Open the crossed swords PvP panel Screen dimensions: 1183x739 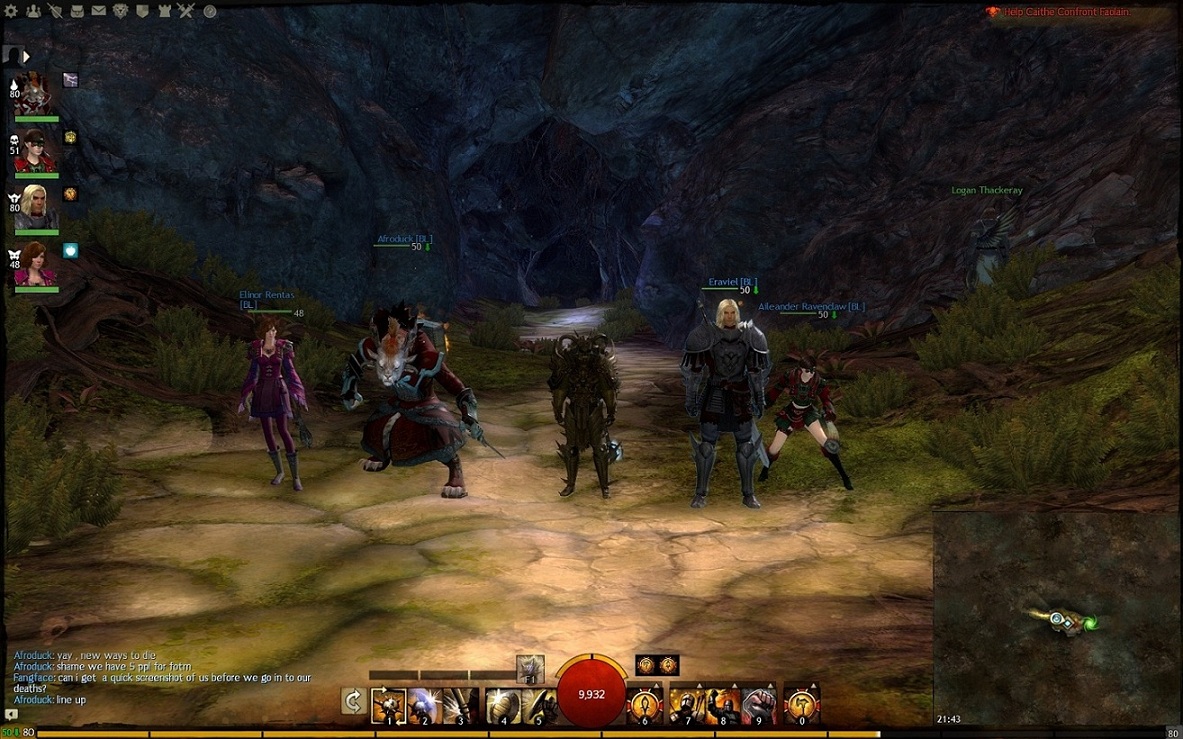[x=186, y=11]
